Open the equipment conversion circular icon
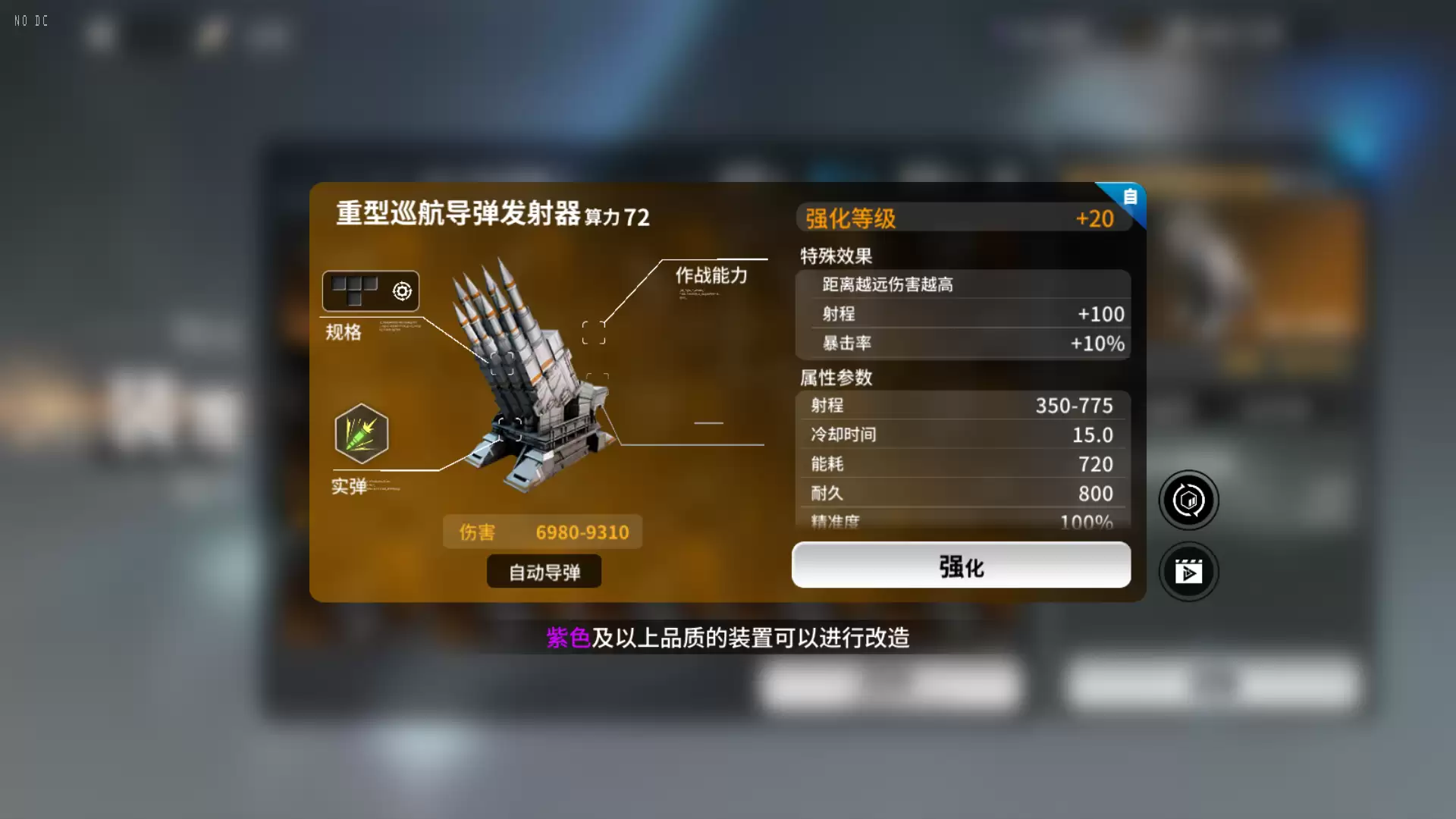Screen dimensions: 1456x819 1188,500
